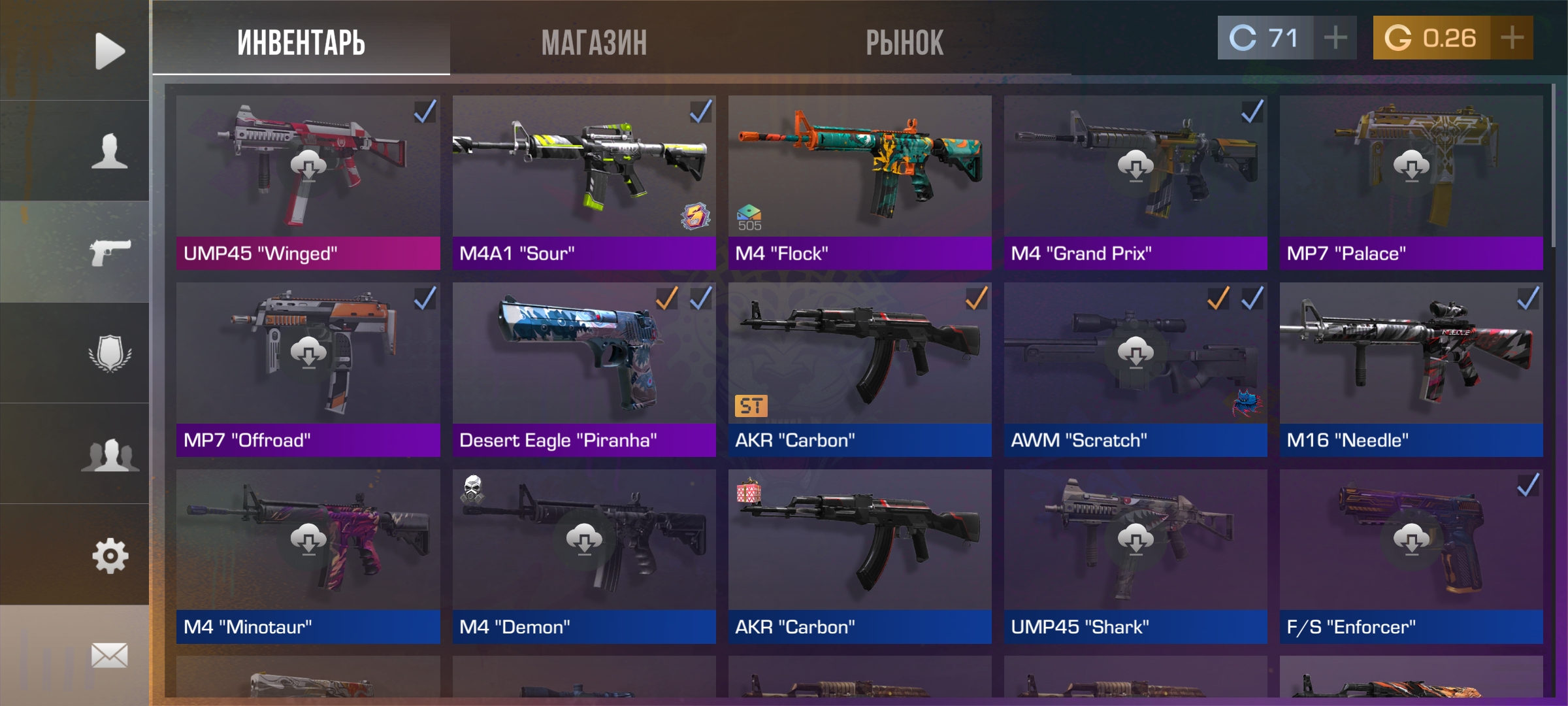Select the F/S "Enforcer" skin

(x=1411, y=556)
